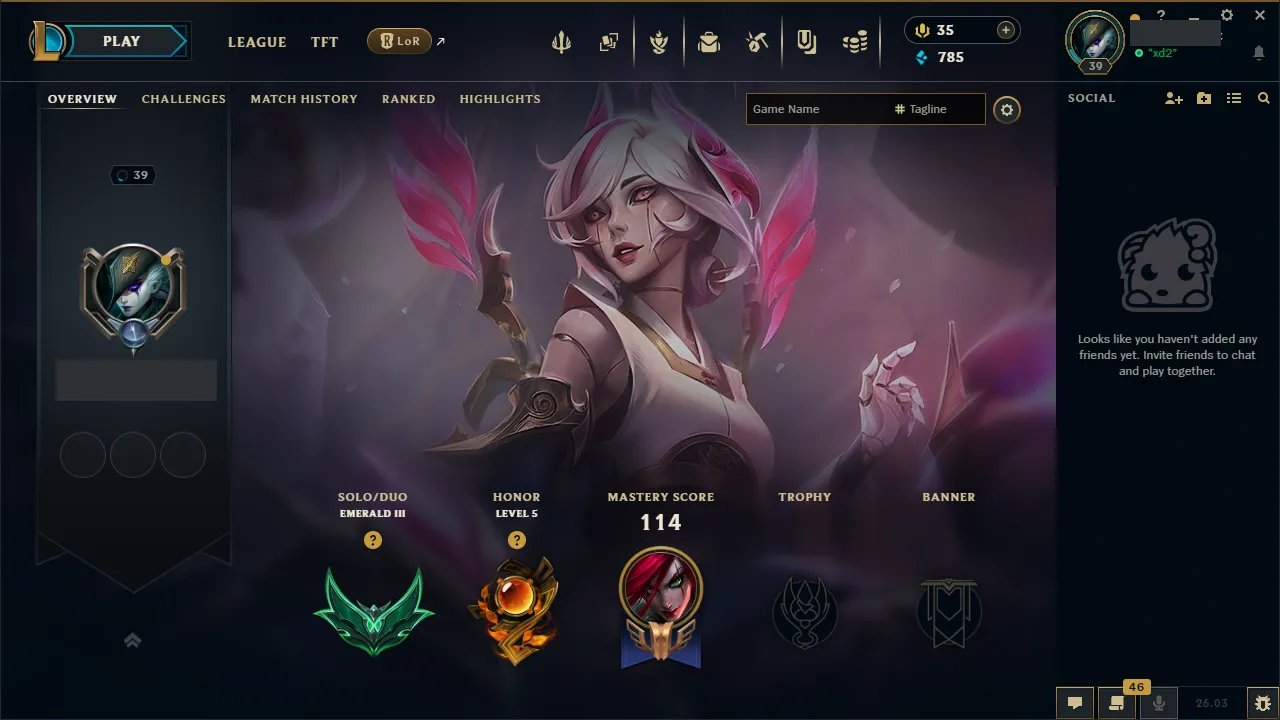Open Loot using the backpack icon

[709, 42]
